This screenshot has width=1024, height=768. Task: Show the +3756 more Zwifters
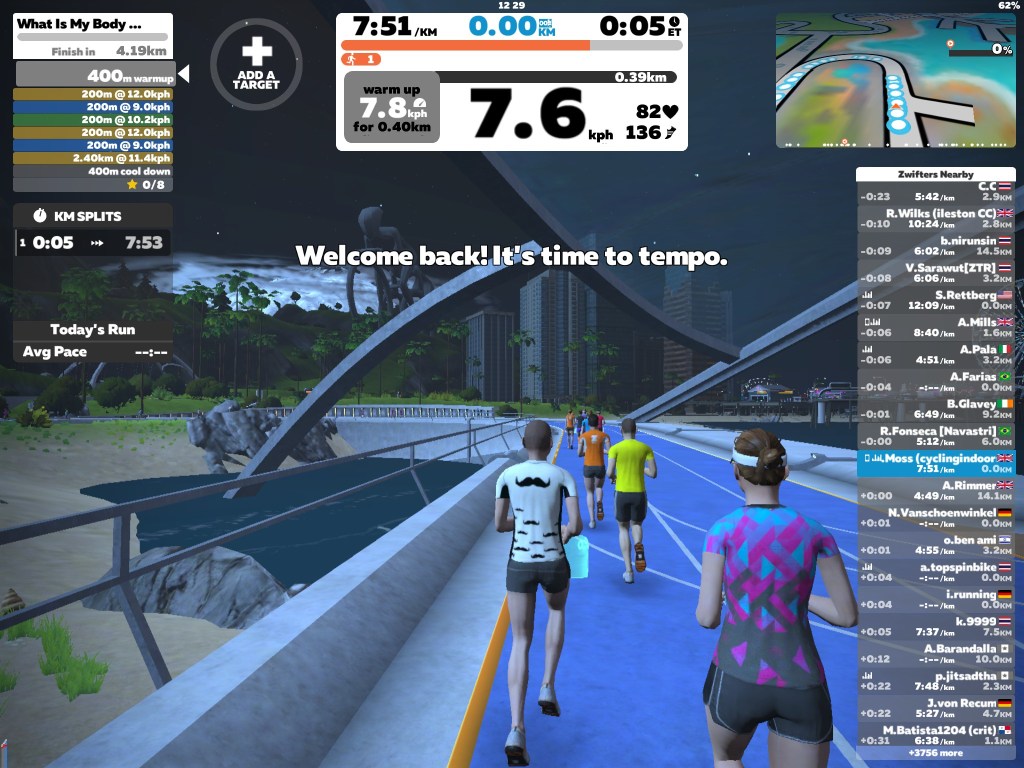click(x=936, y=753)
